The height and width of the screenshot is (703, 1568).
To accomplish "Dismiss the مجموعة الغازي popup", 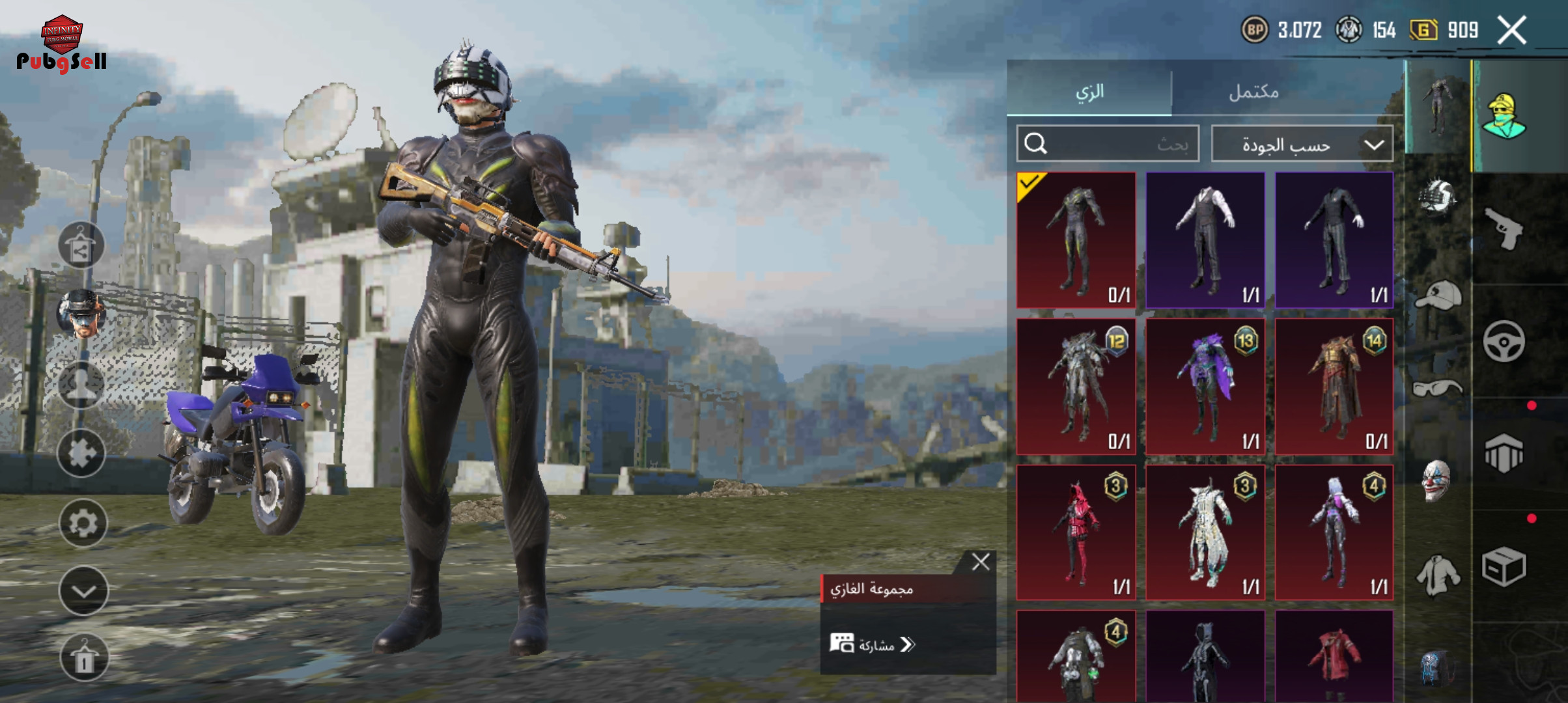I will 980,562.
